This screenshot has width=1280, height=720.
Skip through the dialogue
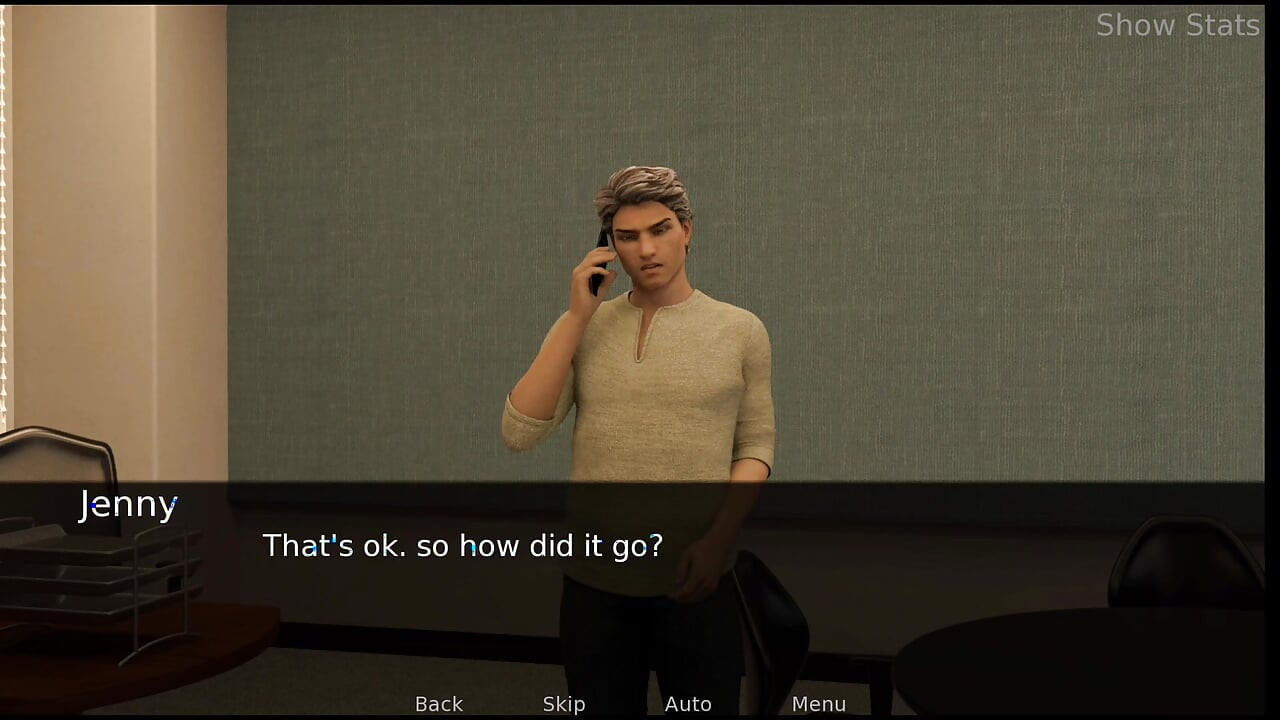click(x=564, y=704)
